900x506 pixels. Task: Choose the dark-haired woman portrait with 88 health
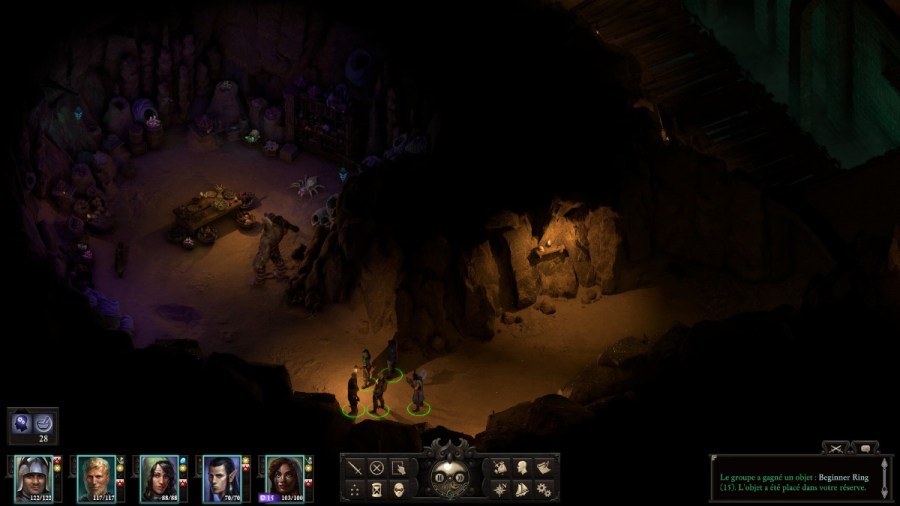[x=158, y=477]
